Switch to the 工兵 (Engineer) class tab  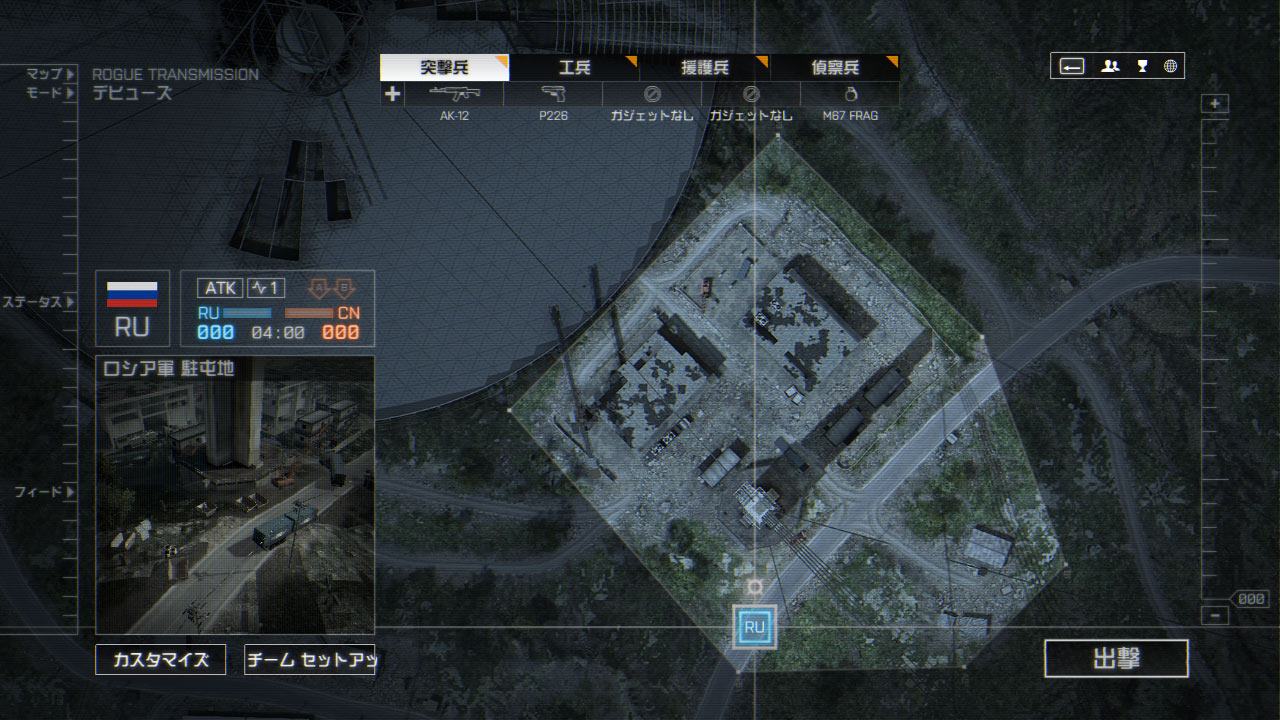point(574,68)
